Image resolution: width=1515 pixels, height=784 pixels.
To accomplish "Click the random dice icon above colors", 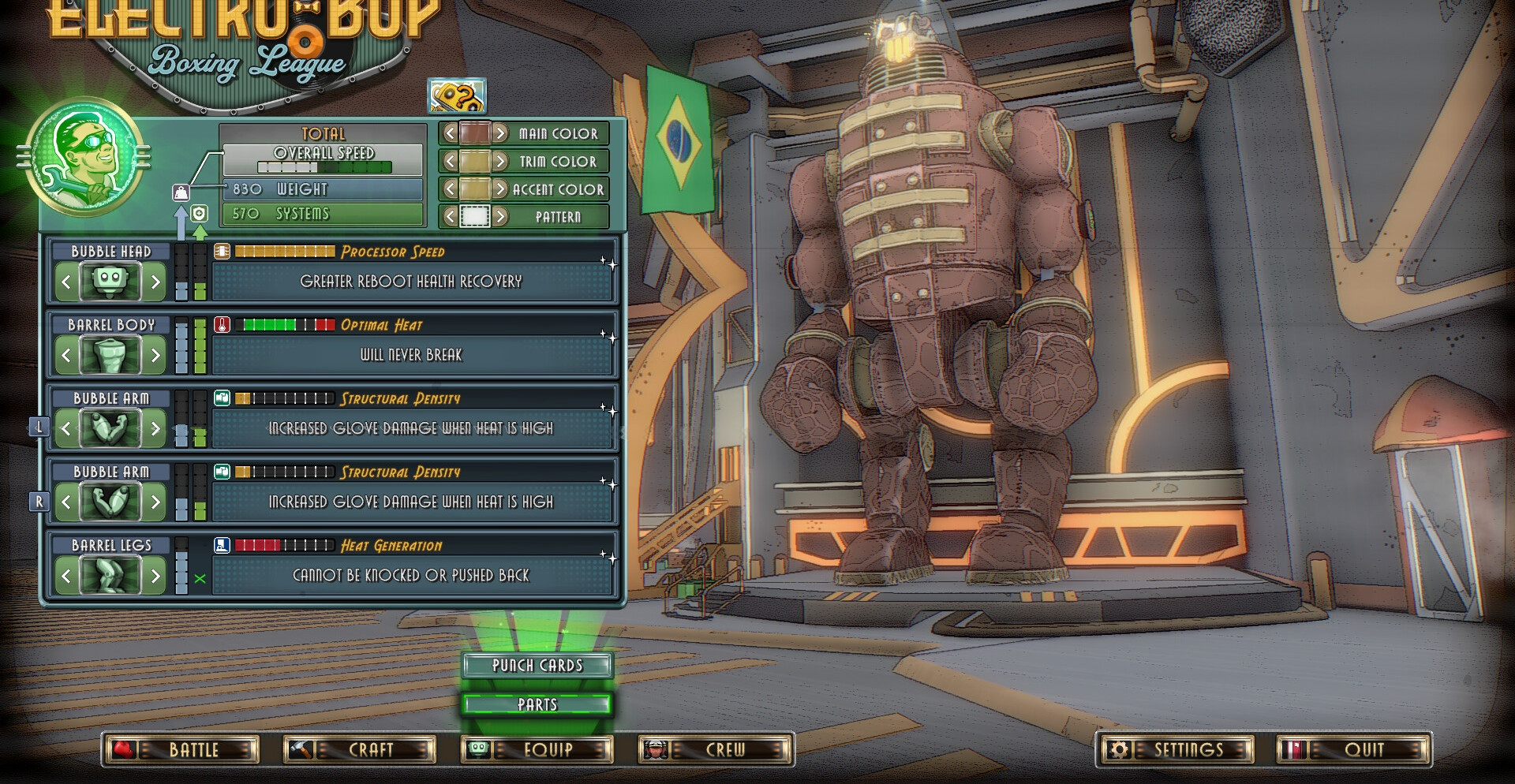I will pos(457,96).
